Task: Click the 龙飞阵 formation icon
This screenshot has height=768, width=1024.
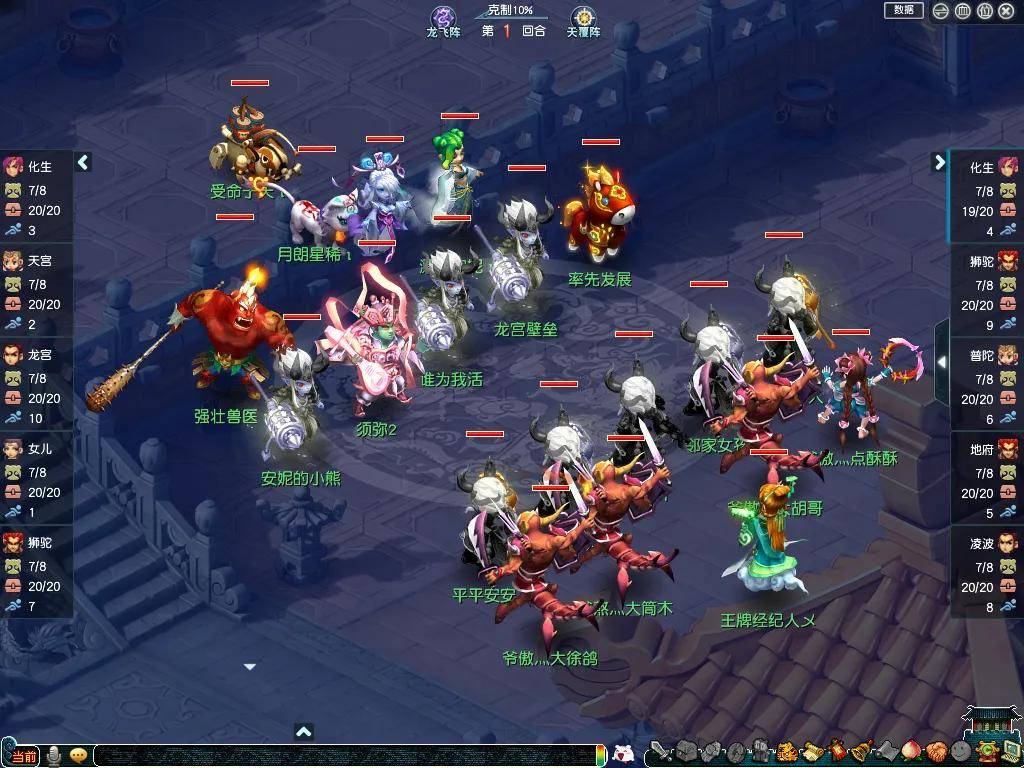Action: tap(443, 18)
